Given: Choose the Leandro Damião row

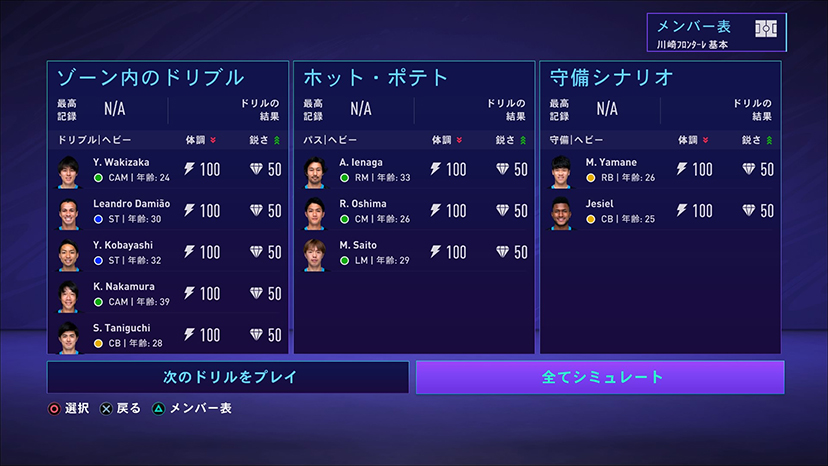Looking at the screenshot, I should click(x=167, y=211).
